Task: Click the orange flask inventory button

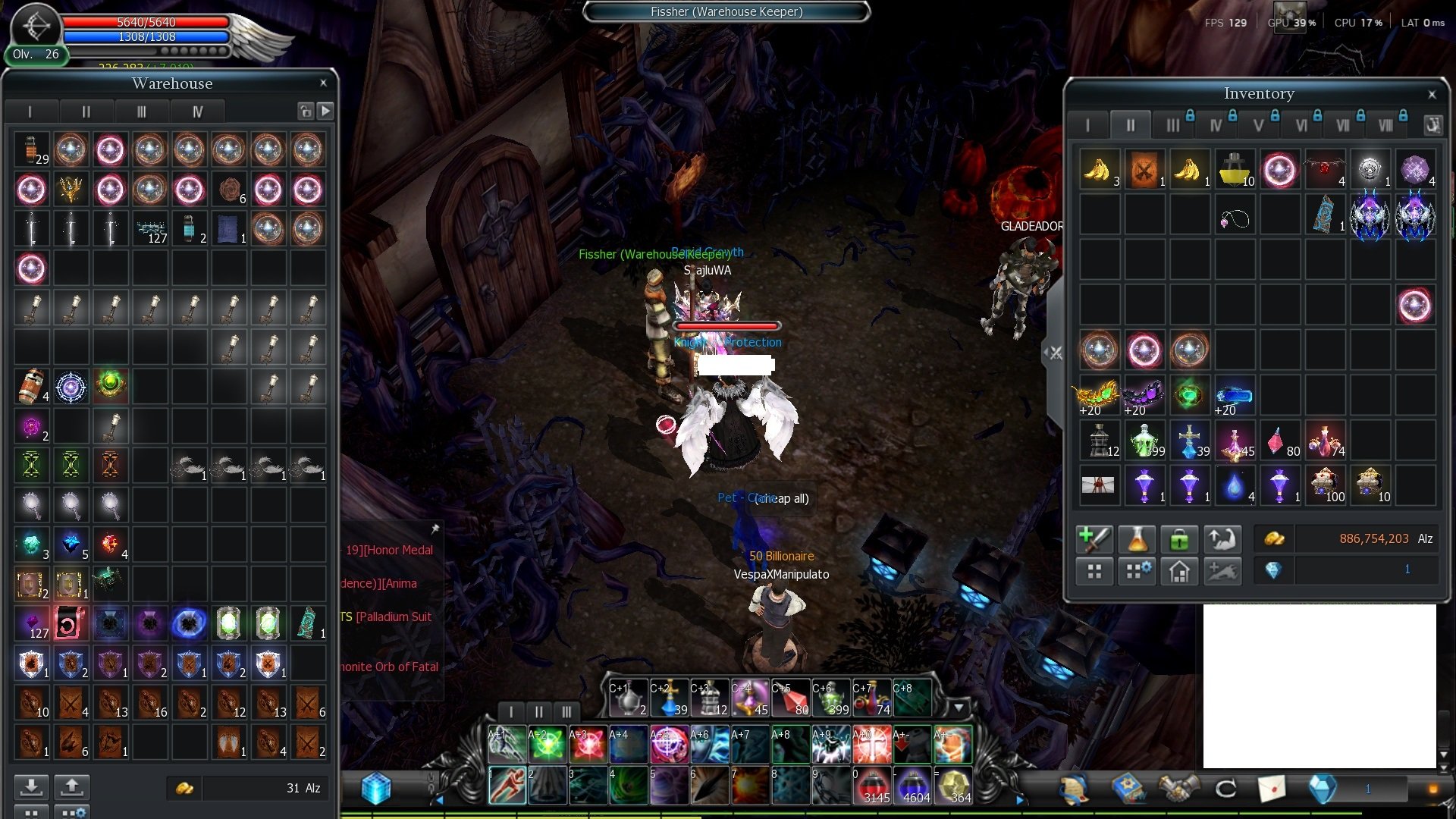Action: click(x=1137, y=539)
